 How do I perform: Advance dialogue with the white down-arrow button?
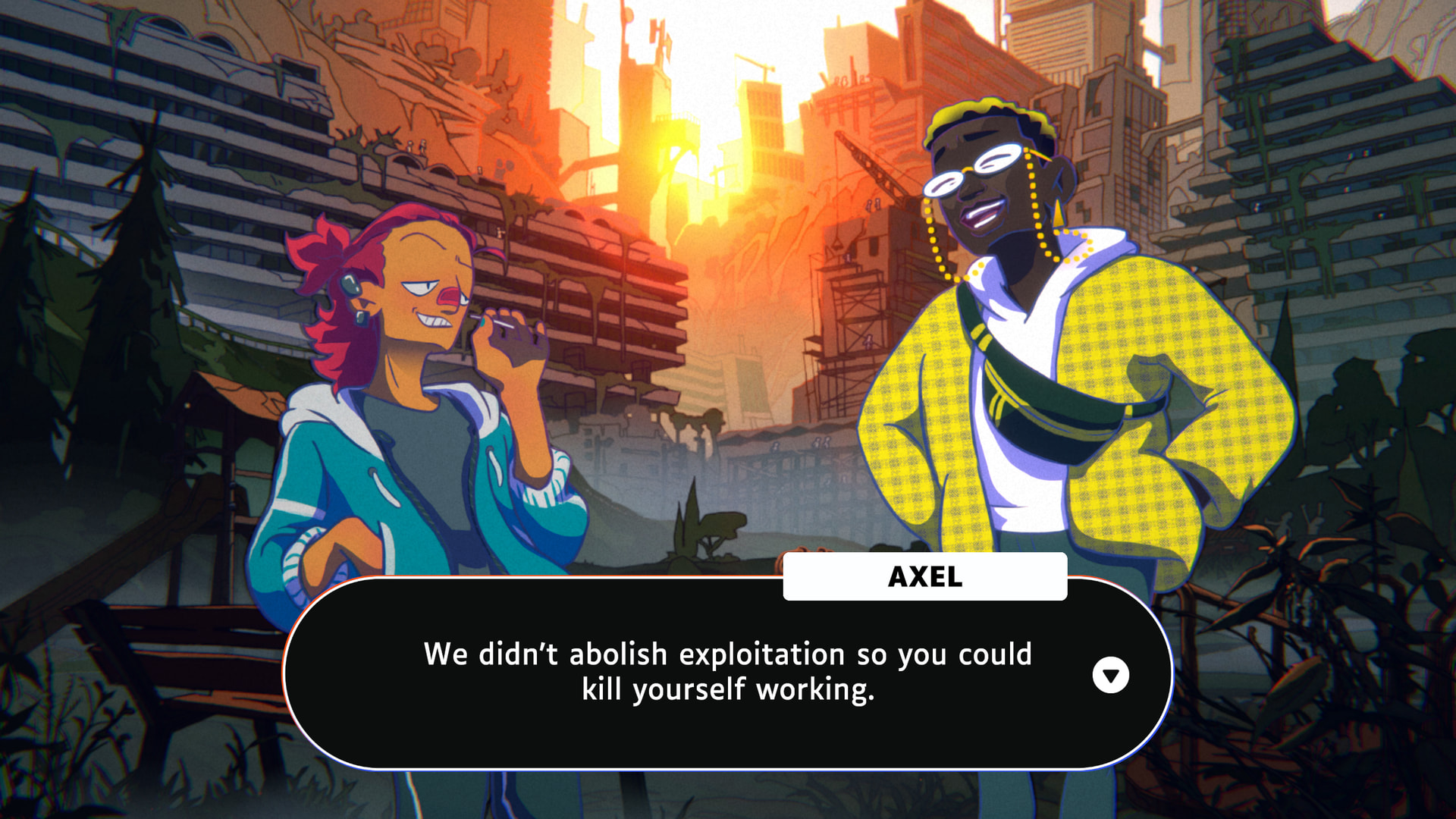(1110, 675)
